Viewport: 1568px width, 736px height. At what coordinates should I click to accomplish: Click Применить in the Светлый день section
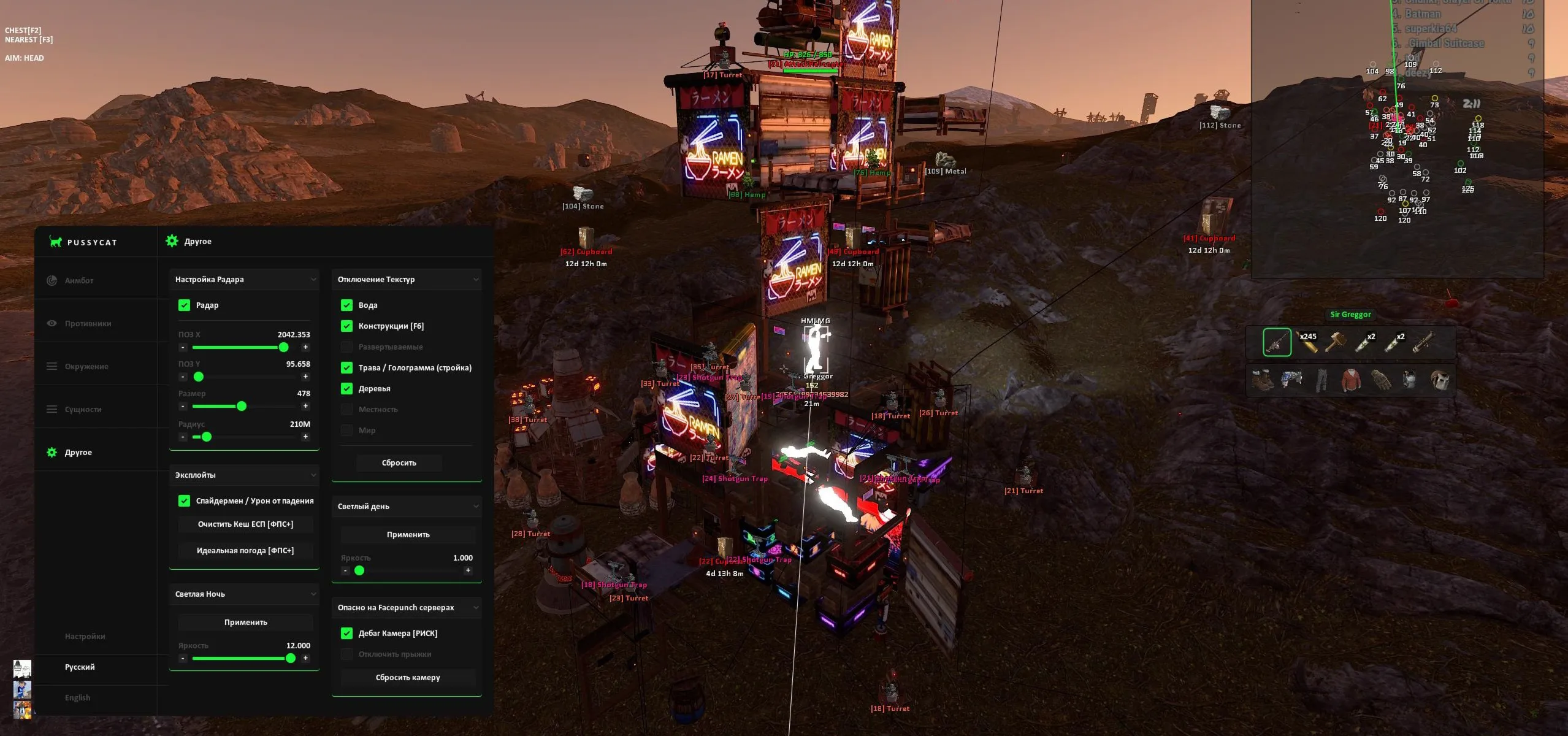pyautogui.click(x=408, y=534)
